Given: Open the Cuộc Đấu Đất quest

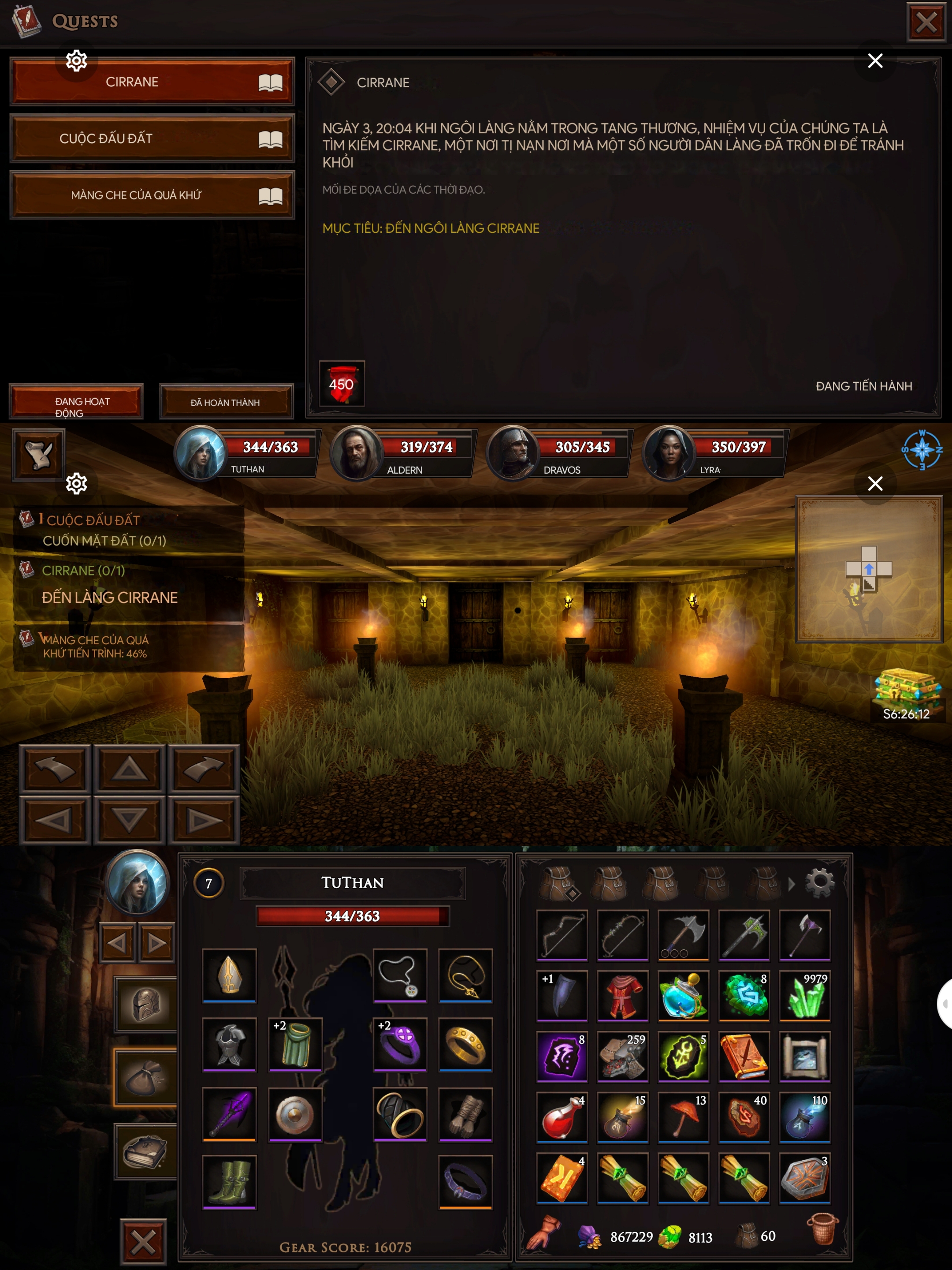Looking at the screenshot, I should [x=152, y=138].
